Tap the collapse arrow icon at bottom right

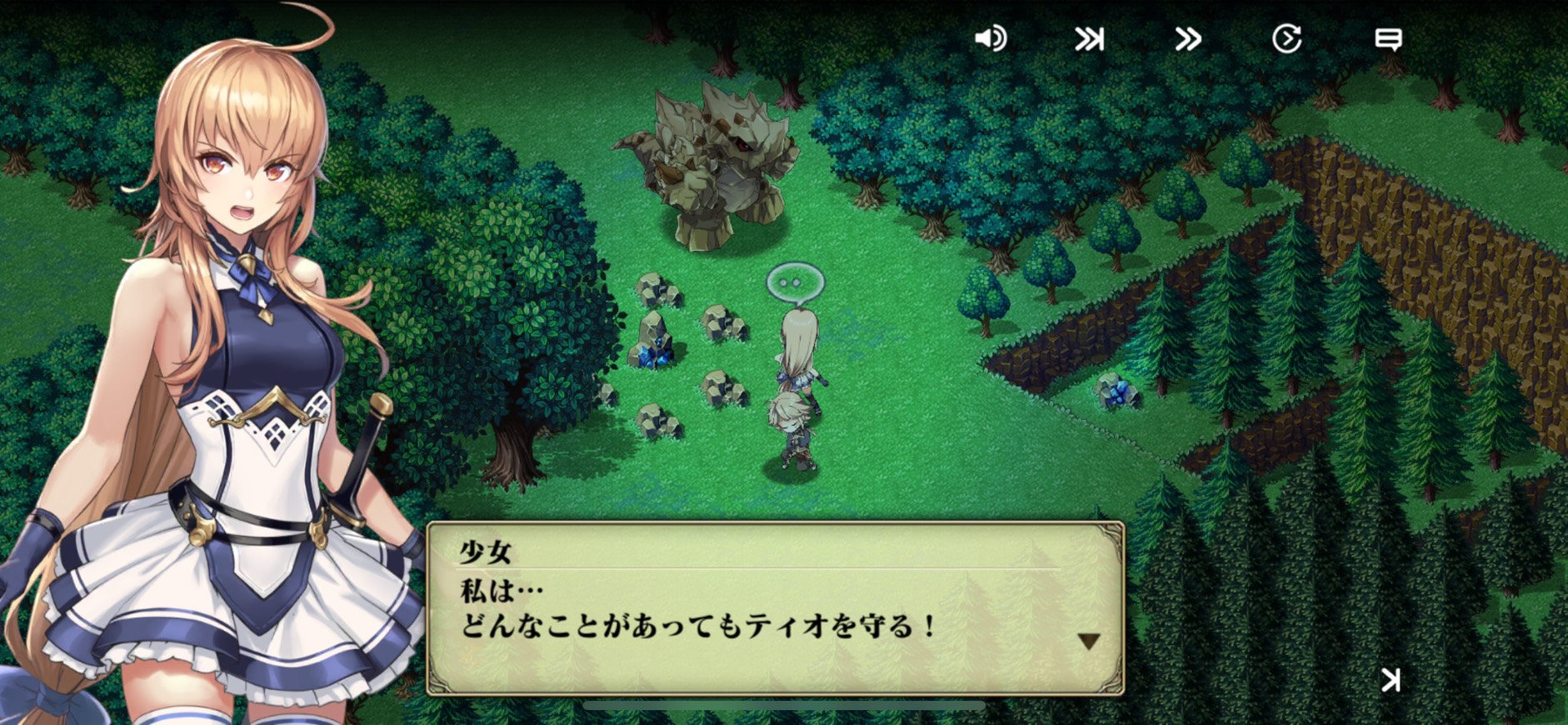pos(1391,680)
